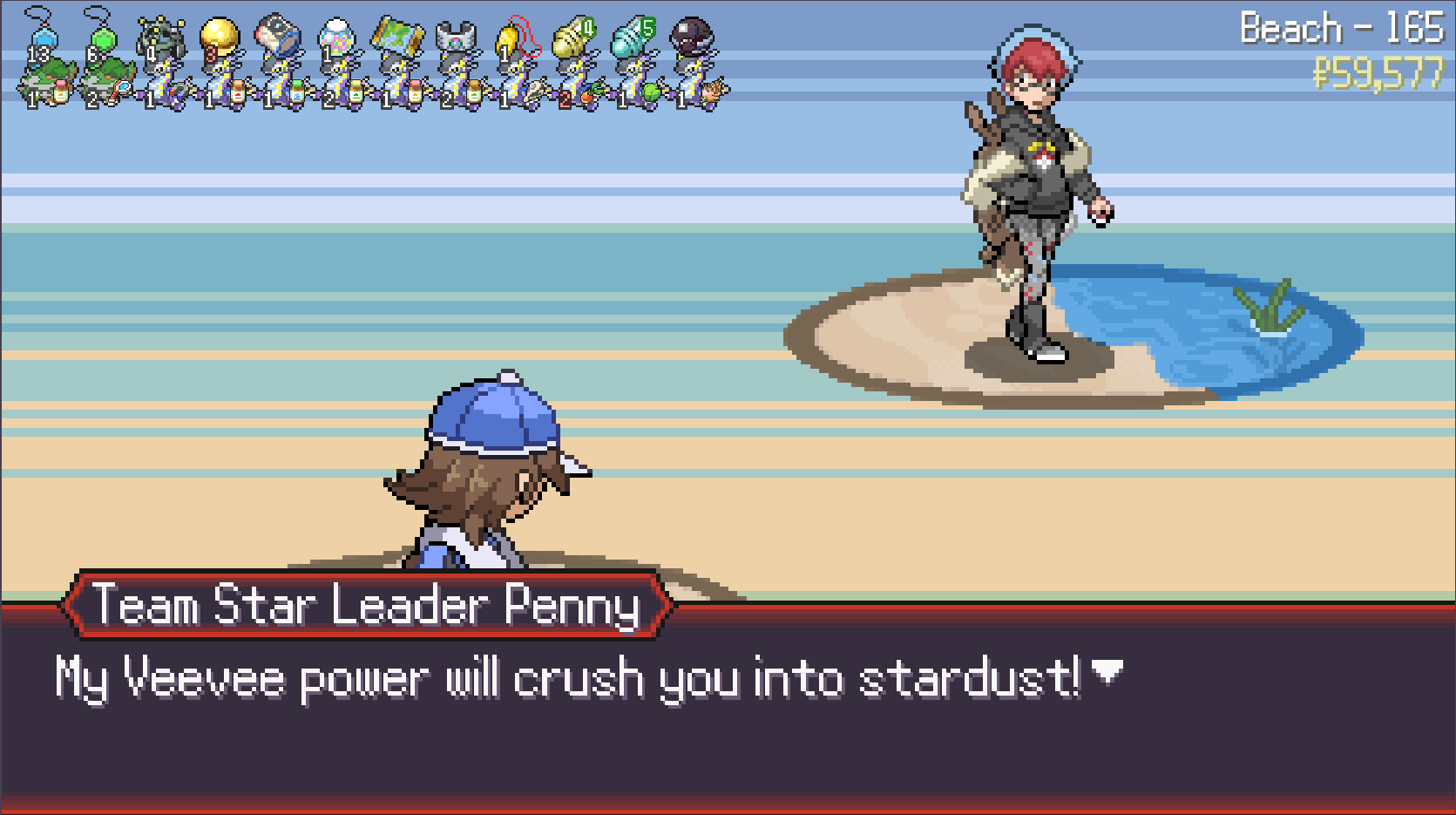The image size is (1456, 815).
Task: Select the green charm with count 6
Action: pyautogui.click(x=100, y=40)
